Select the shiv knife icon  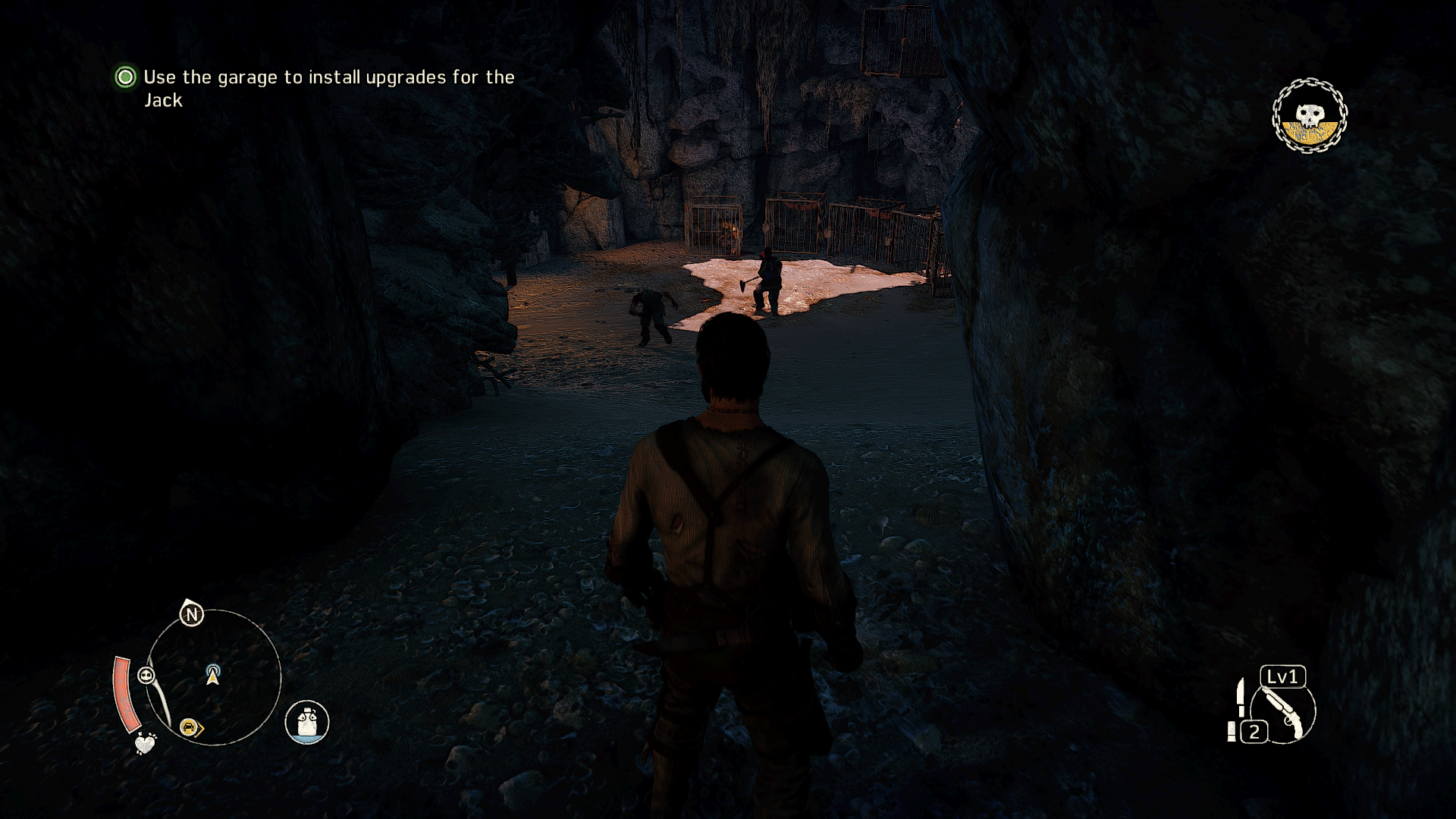1240,697
